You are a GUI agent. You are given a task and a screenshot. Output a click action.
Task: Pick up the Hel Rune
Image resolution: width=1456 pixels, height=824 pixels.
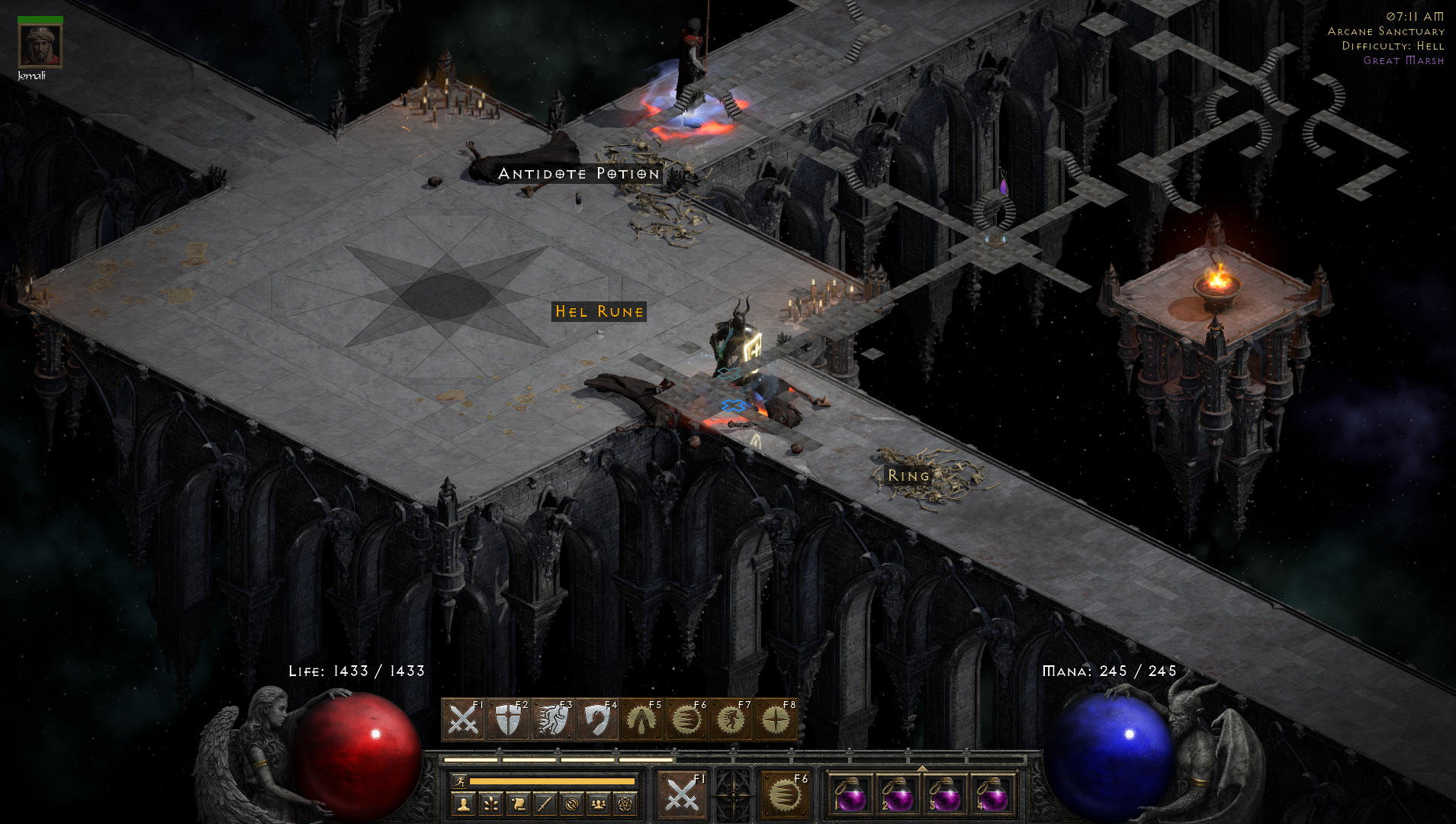[x=599, y=311]
